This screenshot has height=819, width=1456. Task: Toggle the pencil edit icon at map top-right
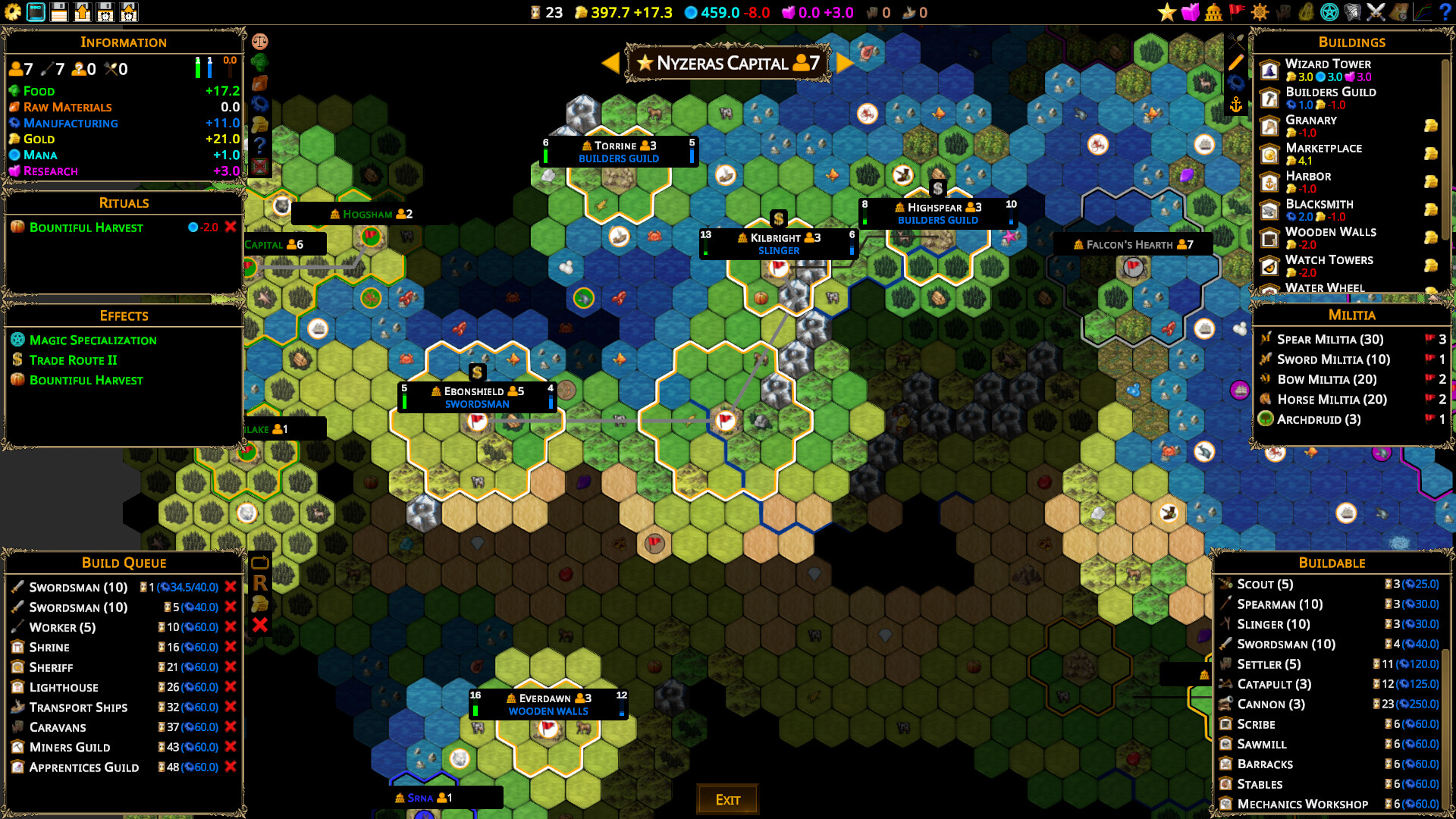coord(1236,61)
